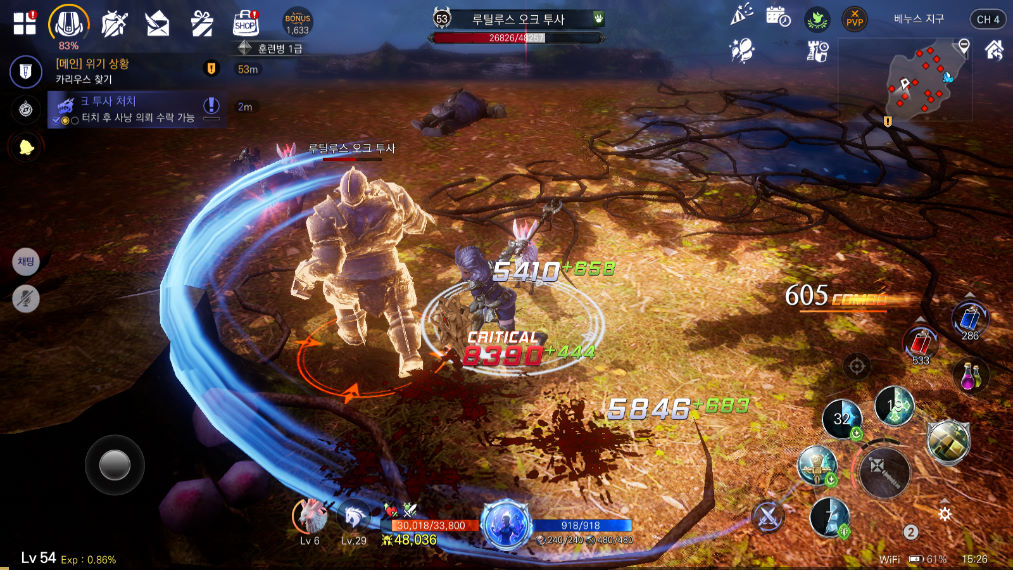Open the calendar schedule icon
The height and width of the screenshot is (570, 1013).
[778, 17]
